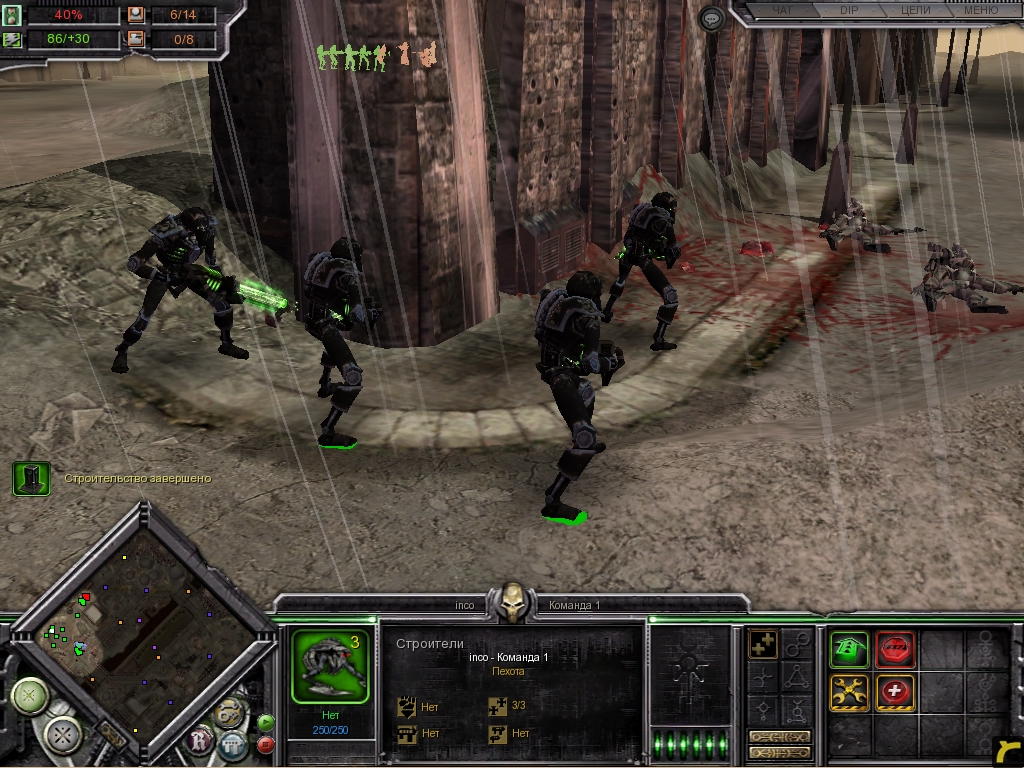Viewport: 1024px width, 768px height.
Task: Click the round pillared-building minimap button
Action: [x=231, y=744]
